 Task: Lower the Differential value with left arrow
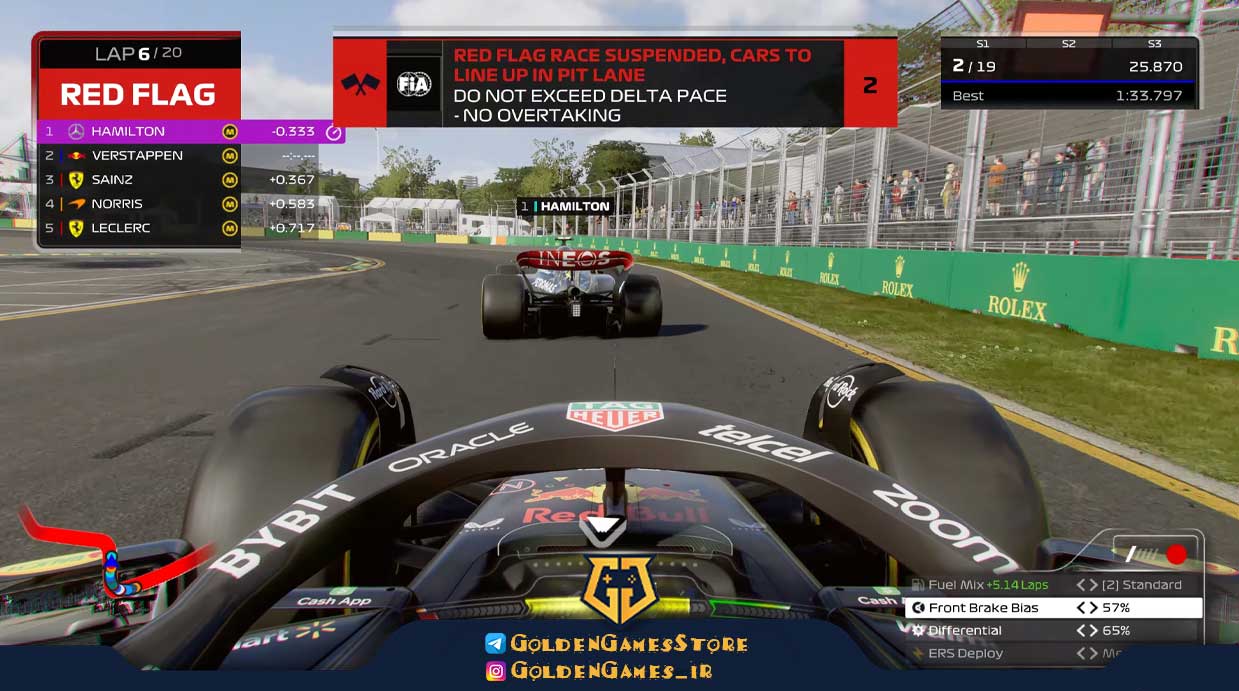(x=1080, y=631)
